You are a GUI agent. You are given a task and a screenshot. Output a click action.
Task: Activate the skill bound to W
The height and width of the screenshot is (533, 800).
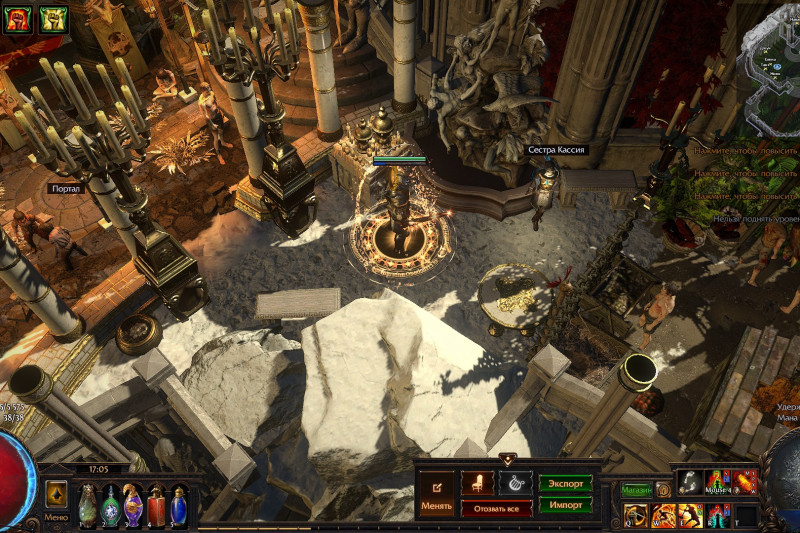[x=663, y=516]
